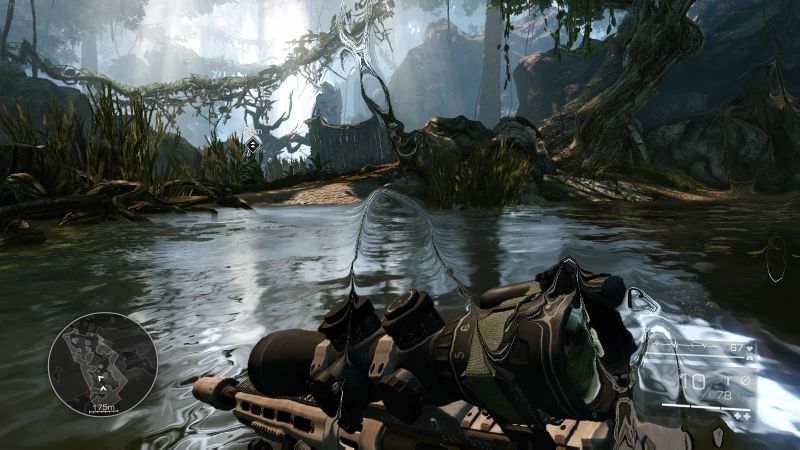Select the diamond objective waypoint marker
This screenshot has height=450, width=800.
[253, 145]
